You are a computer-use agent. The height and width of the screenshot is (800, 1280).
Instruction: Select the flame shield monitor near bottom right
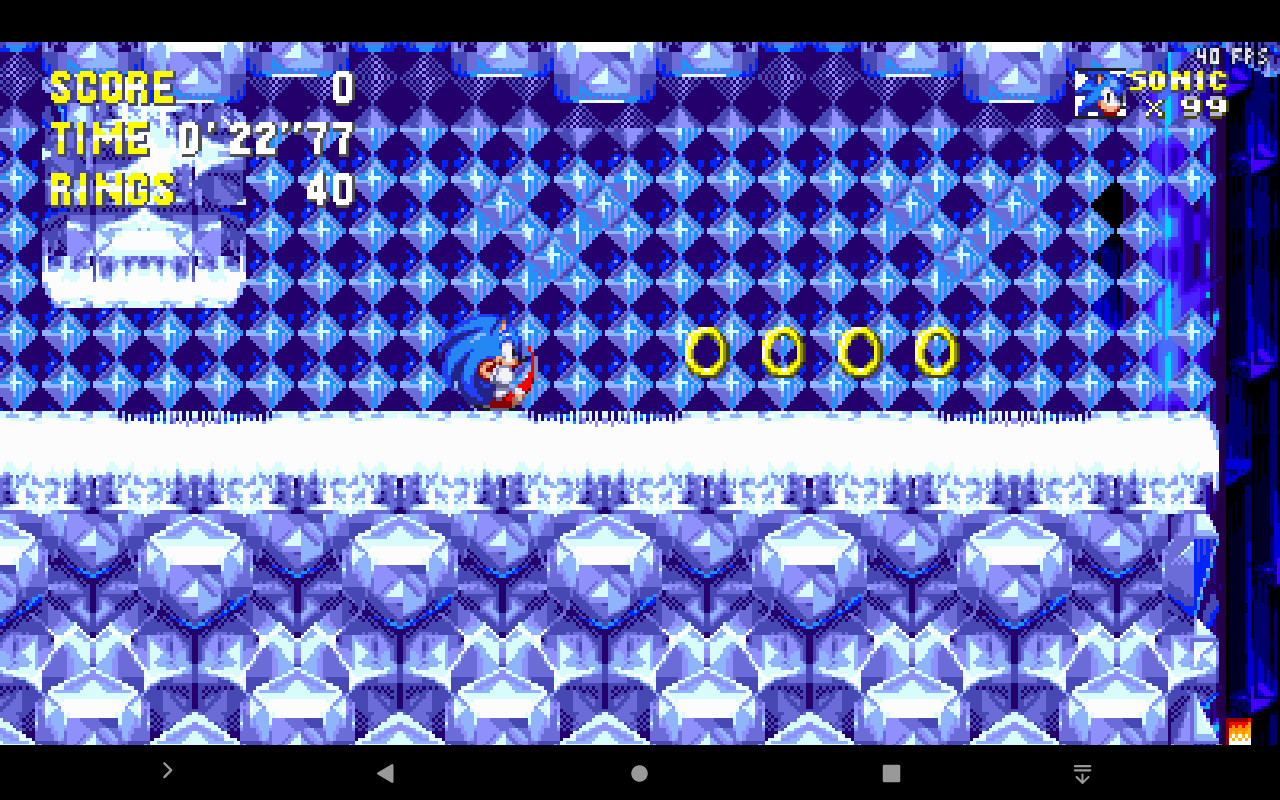pos(1237,731)
